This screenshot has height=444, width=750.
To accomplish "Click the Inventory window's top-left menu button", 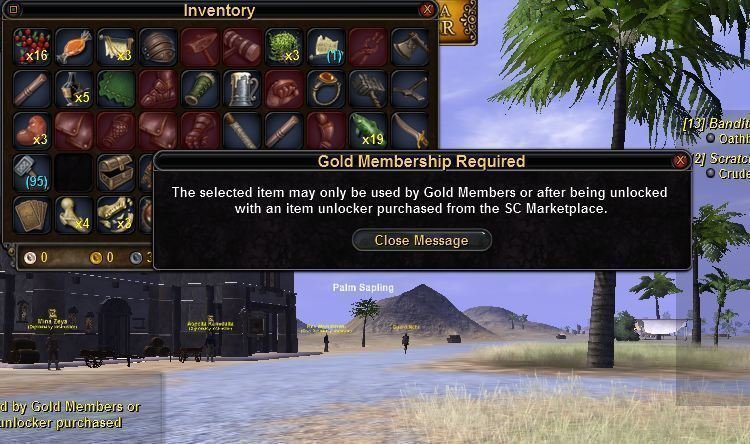I will tap(13, 10).
